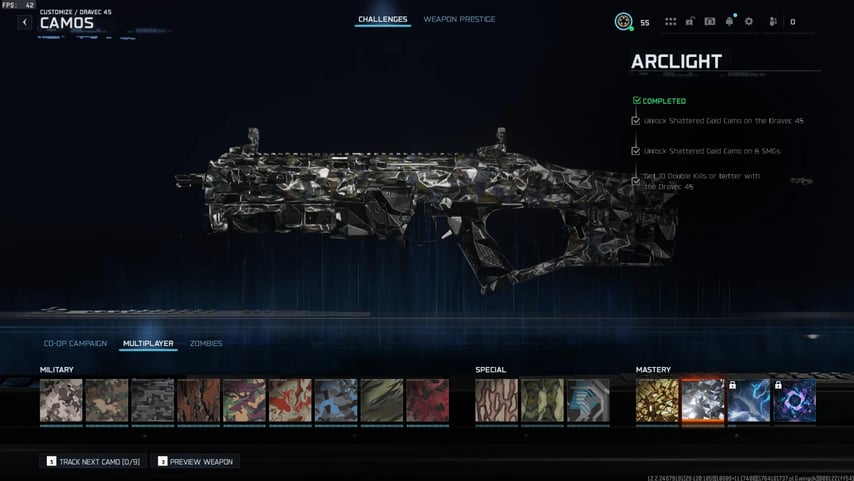854x481 pixels.
Task: Track the next camo
Action: 93,461
